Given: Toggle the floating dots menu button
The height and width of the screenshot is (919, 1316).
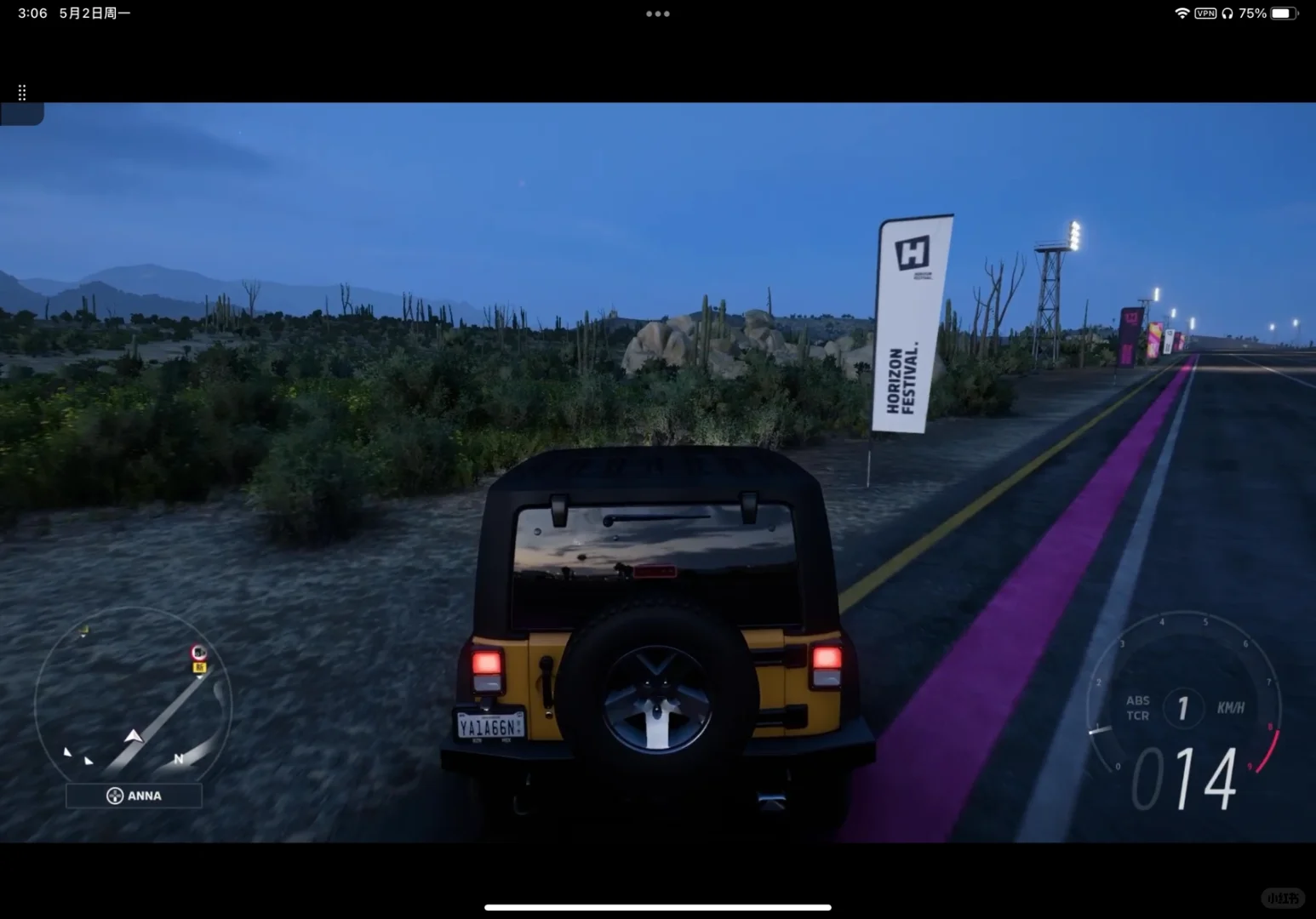Looking at the screenshot, I should tap(22, 92).
